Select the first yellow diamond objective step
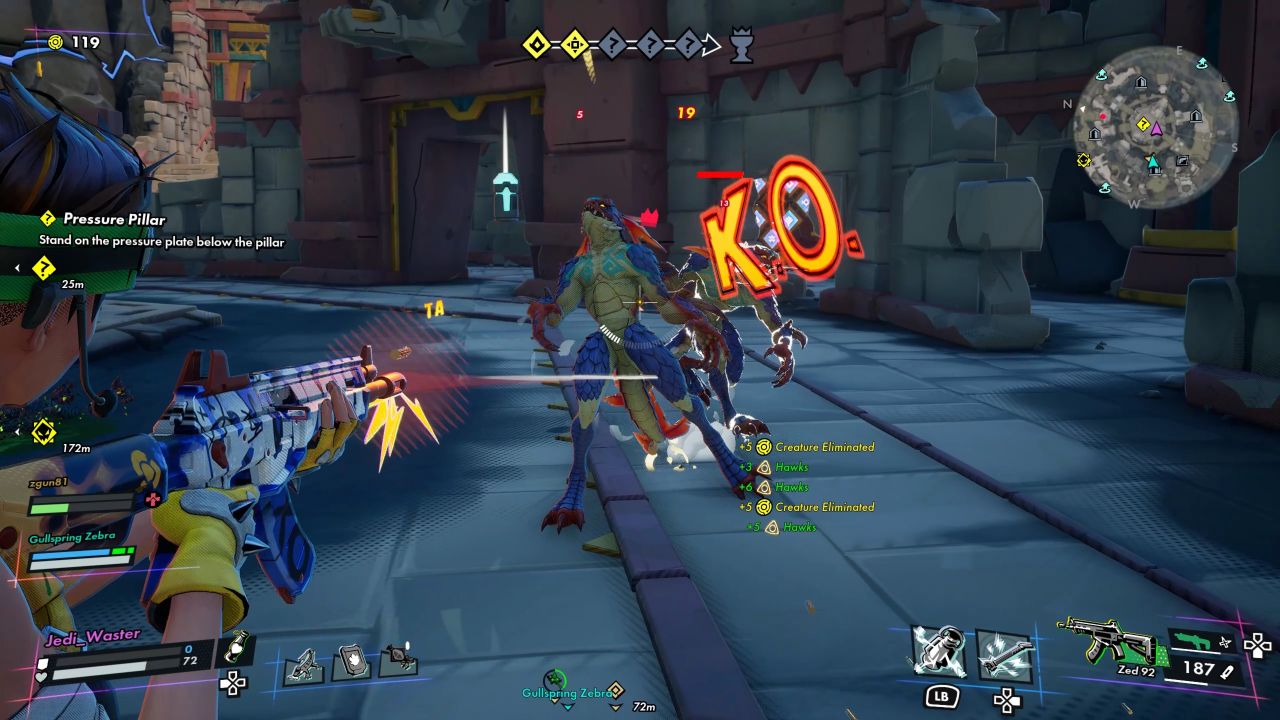Image resolution: width=1280 pixels, height=720 pixels. 538,45
